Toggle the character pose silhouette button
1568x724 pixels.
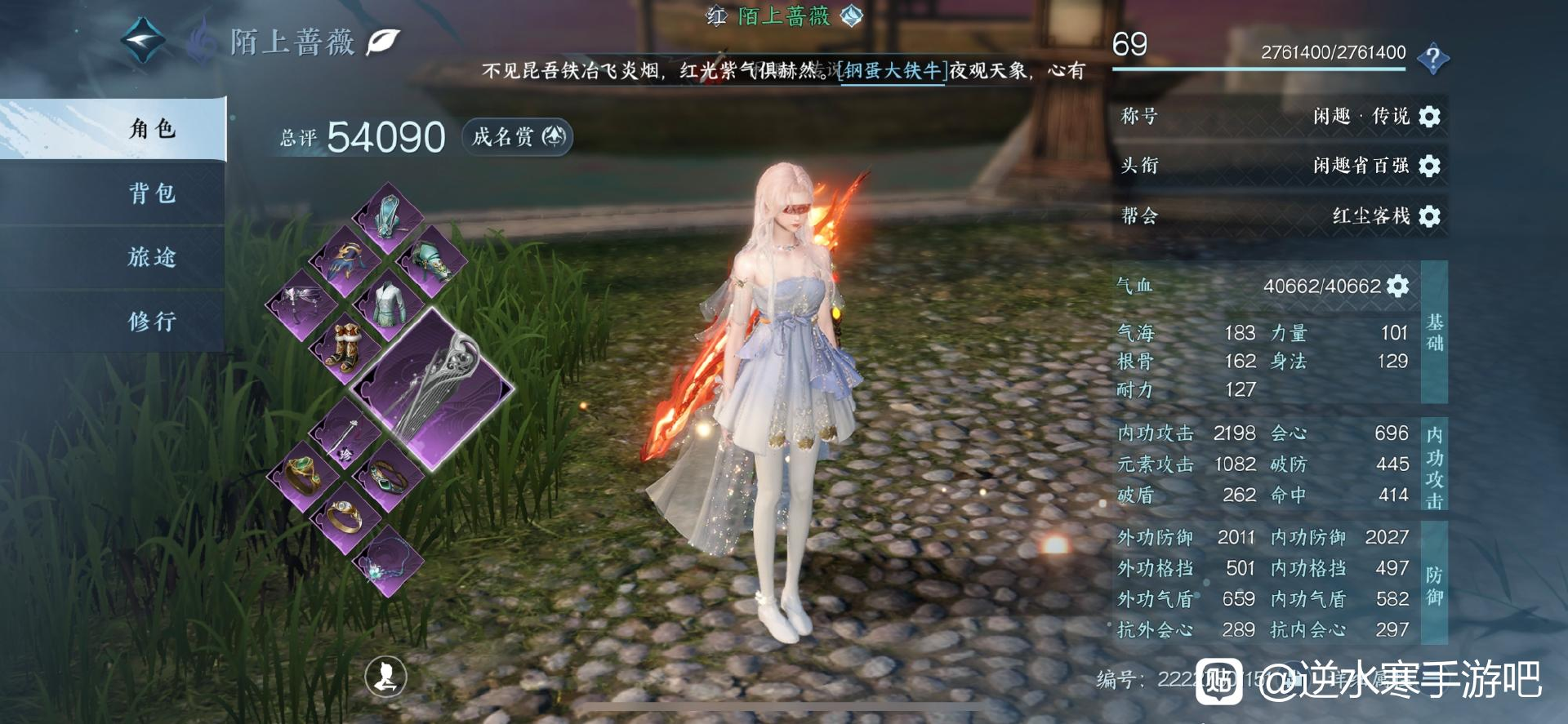[x=385, y=676]
